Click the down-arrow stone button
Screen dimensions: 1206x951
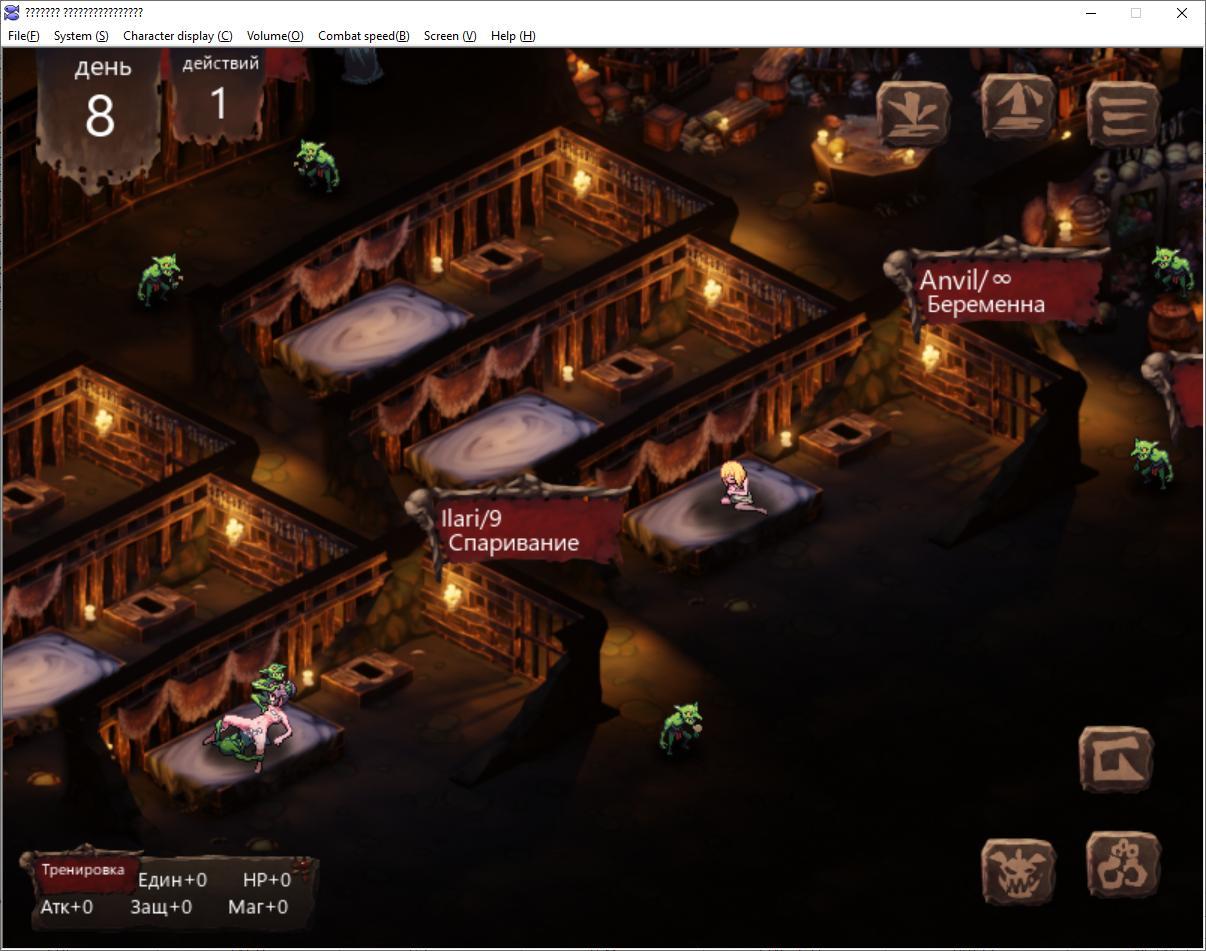pyautogui.click(x=913, y=113)
